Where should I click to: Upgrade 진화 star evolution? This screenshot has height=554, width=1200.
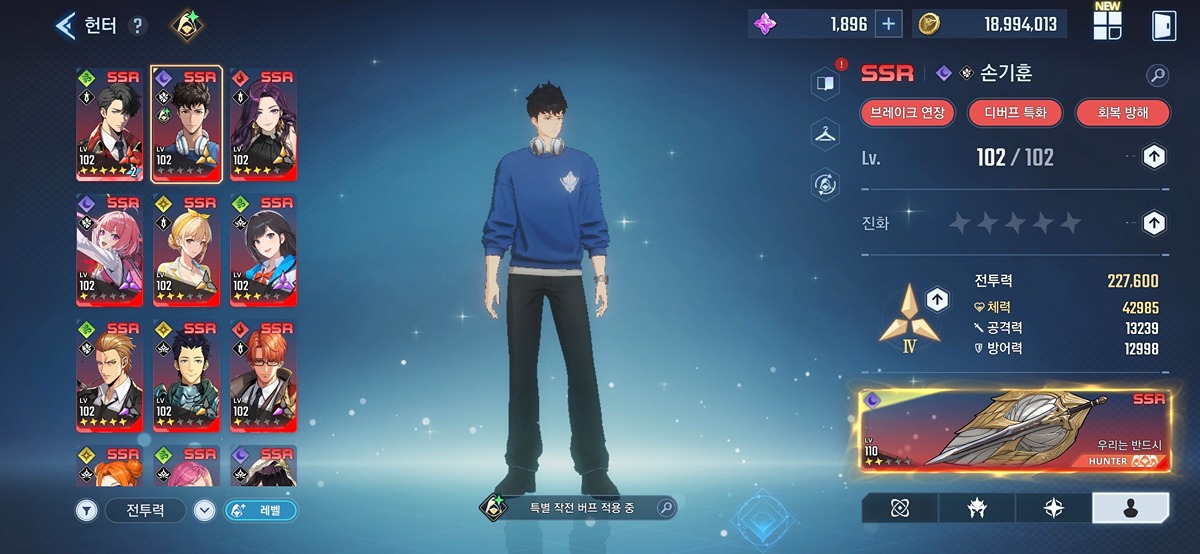pyautogui.click(x=1154, y=222)
